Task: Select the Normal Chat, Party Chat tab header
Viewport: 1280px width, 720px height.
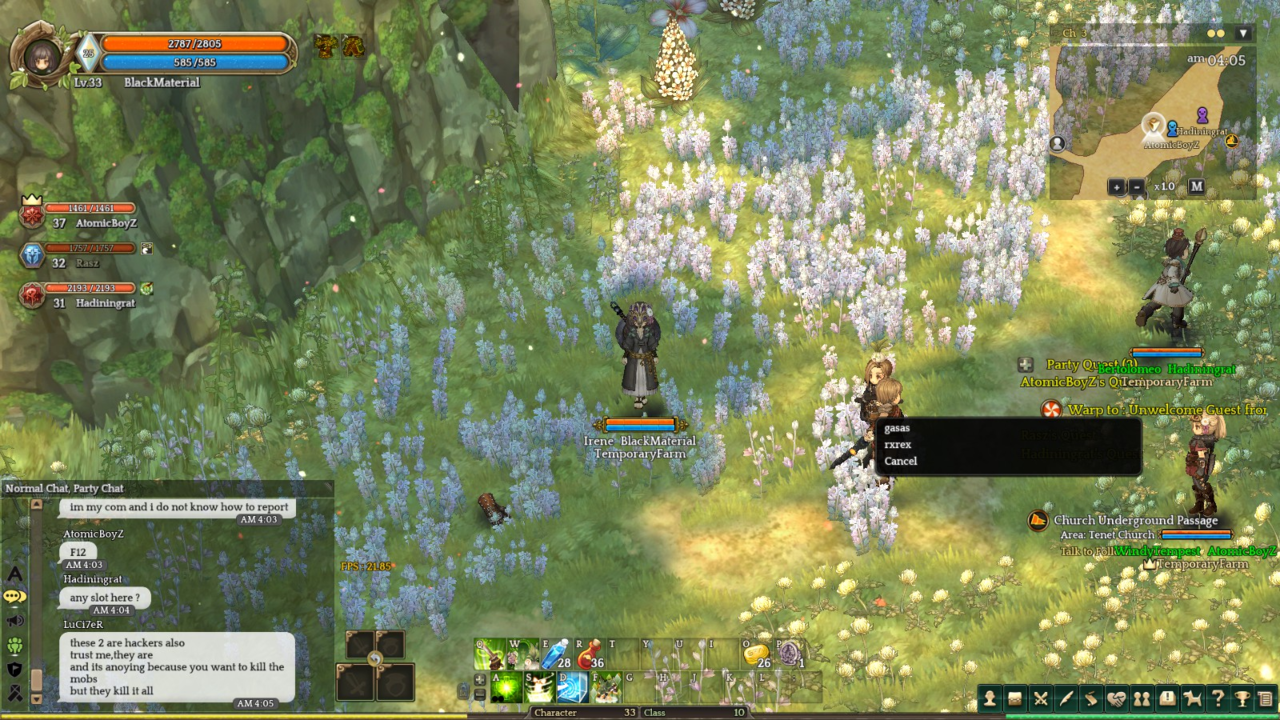Action: click(65, 488)
